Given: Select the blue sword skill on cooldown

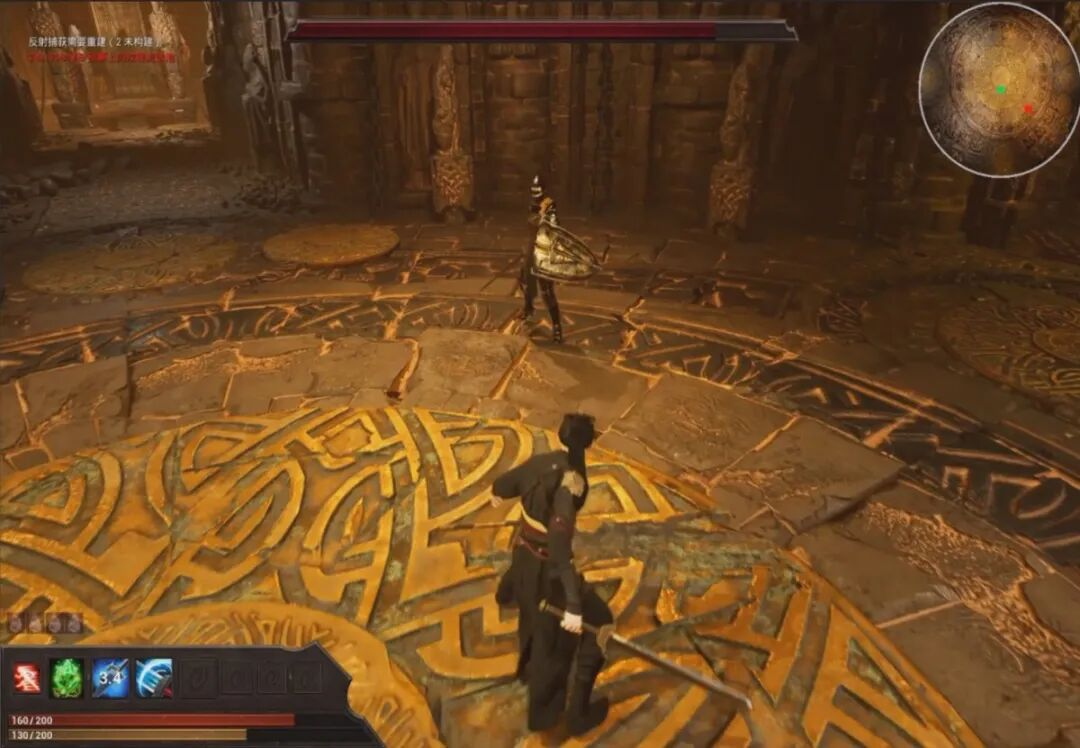Looking at the screenshot, I should click(110, 678).
